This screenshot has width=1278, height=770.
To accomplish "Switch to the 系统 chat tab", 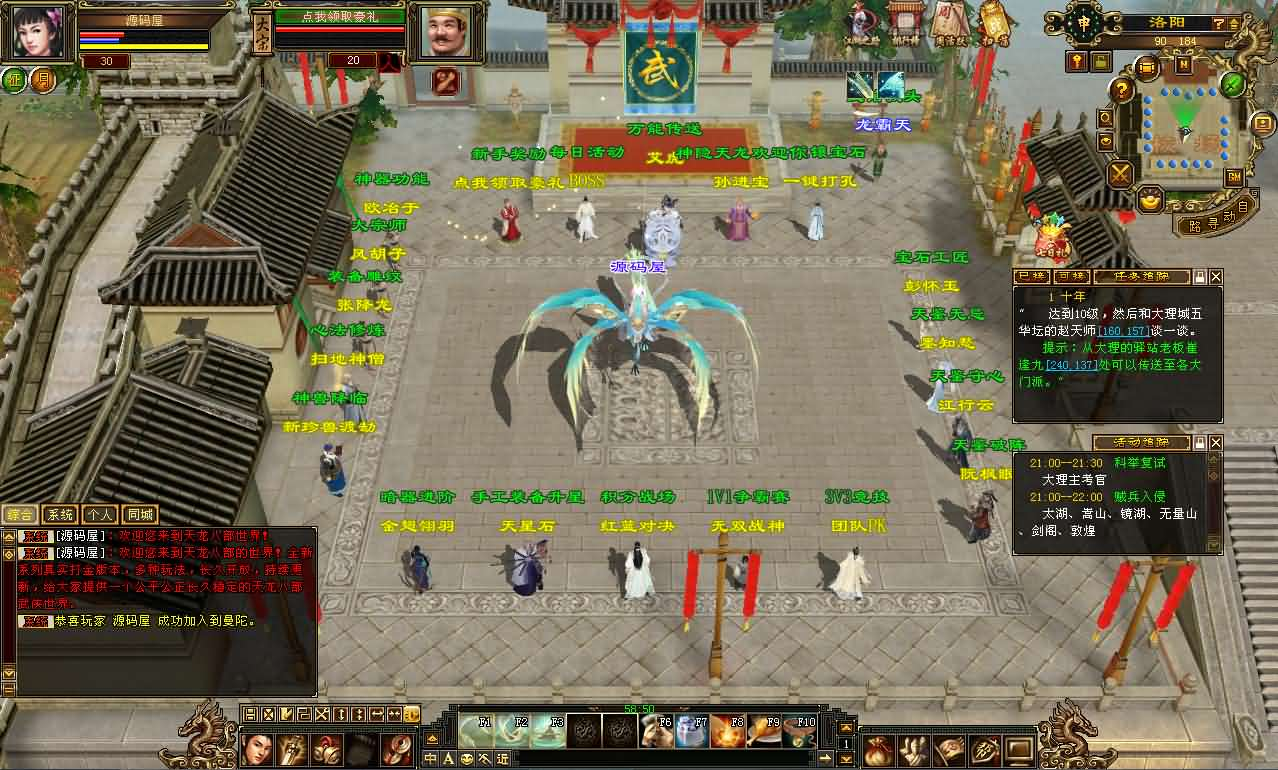I will click(x=61, y=515).
